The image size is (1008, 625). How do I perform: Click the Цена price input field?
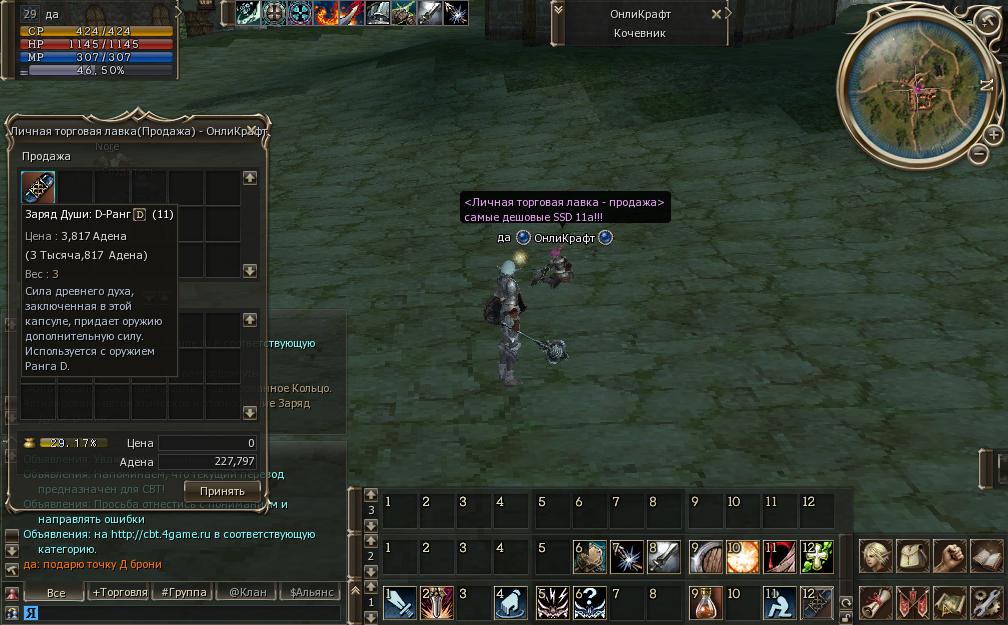(208, 443)
